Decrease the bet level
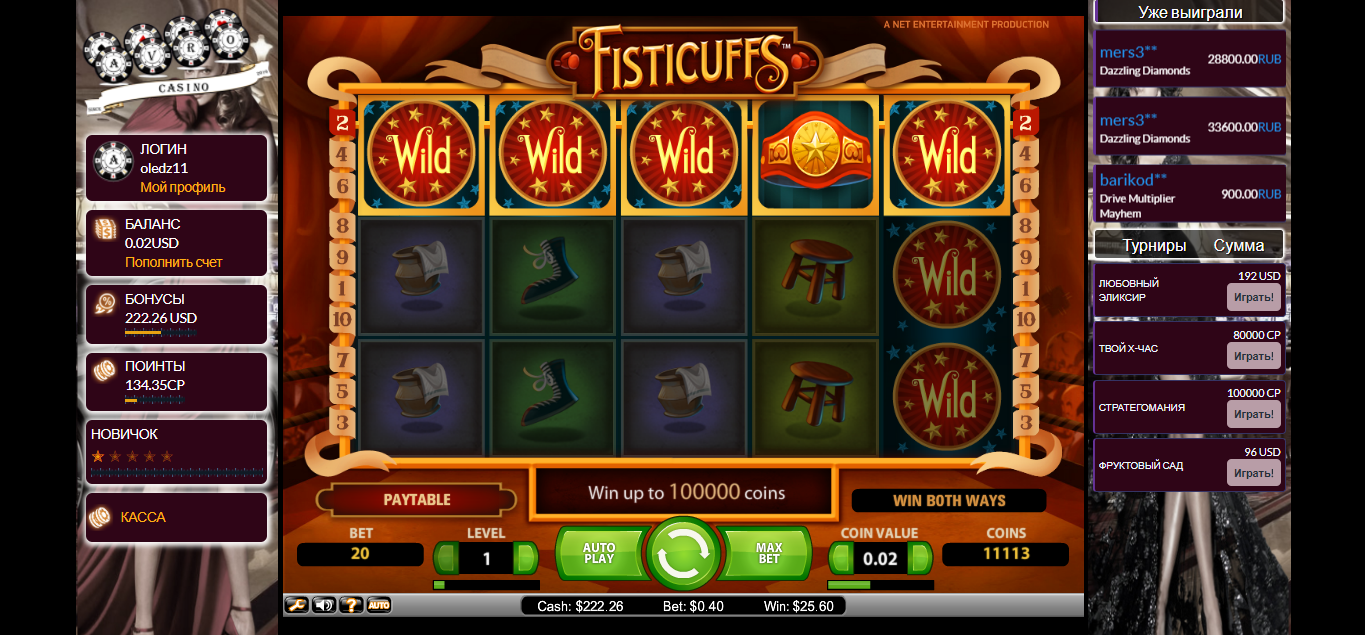This screenshot has height=635, width=1365. coord(446,558)
